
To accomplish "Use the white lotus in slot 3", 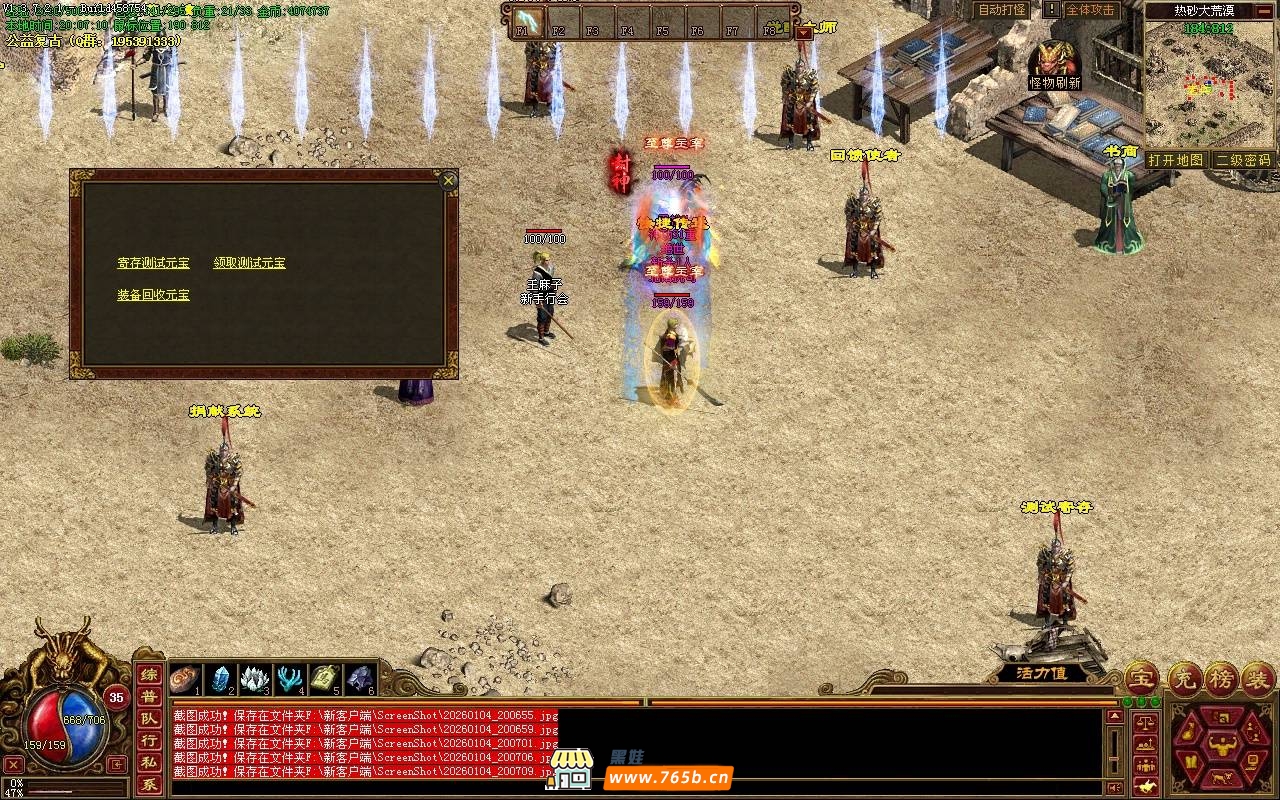I will point(254,679).
